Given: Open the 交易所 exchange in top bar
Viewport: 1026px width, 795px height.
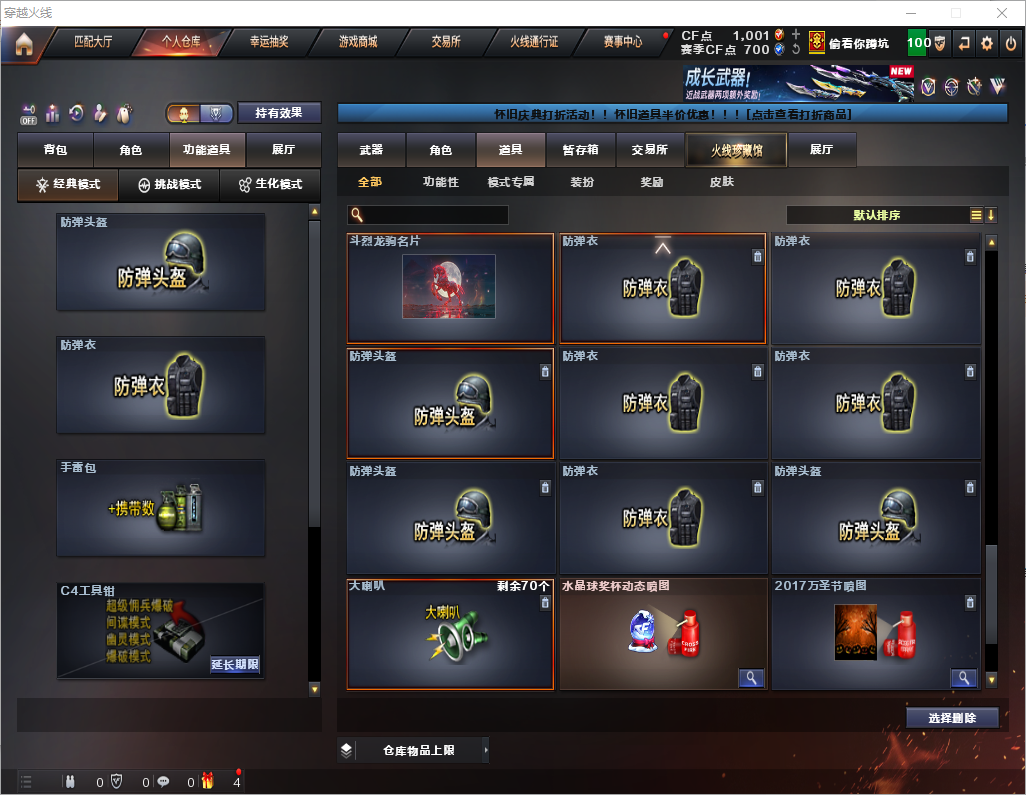Looking at the screenshot, I should coord(446,43).
